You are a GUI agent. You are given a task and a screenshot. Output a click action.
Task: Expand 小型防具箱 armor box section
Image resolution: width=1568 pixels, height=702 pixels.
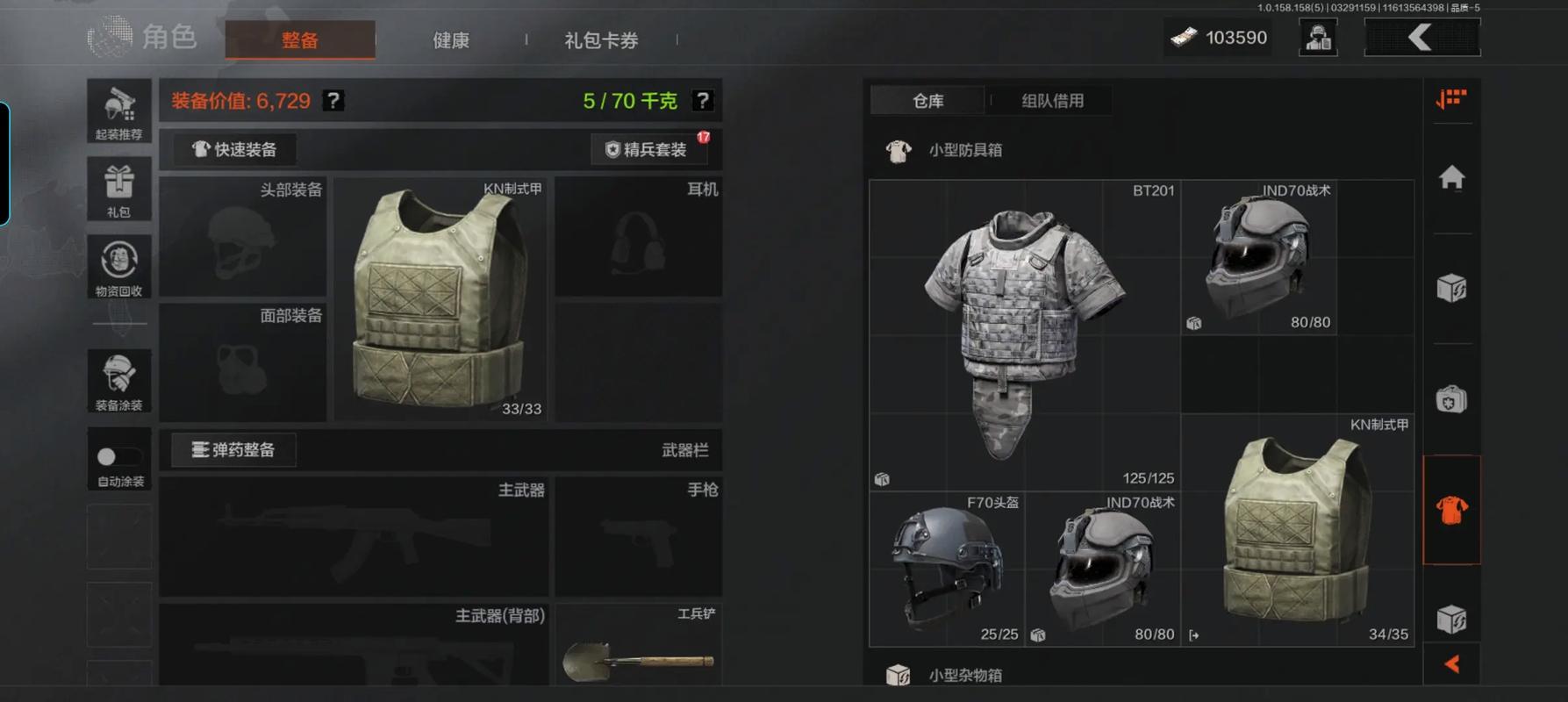point(965,149)
